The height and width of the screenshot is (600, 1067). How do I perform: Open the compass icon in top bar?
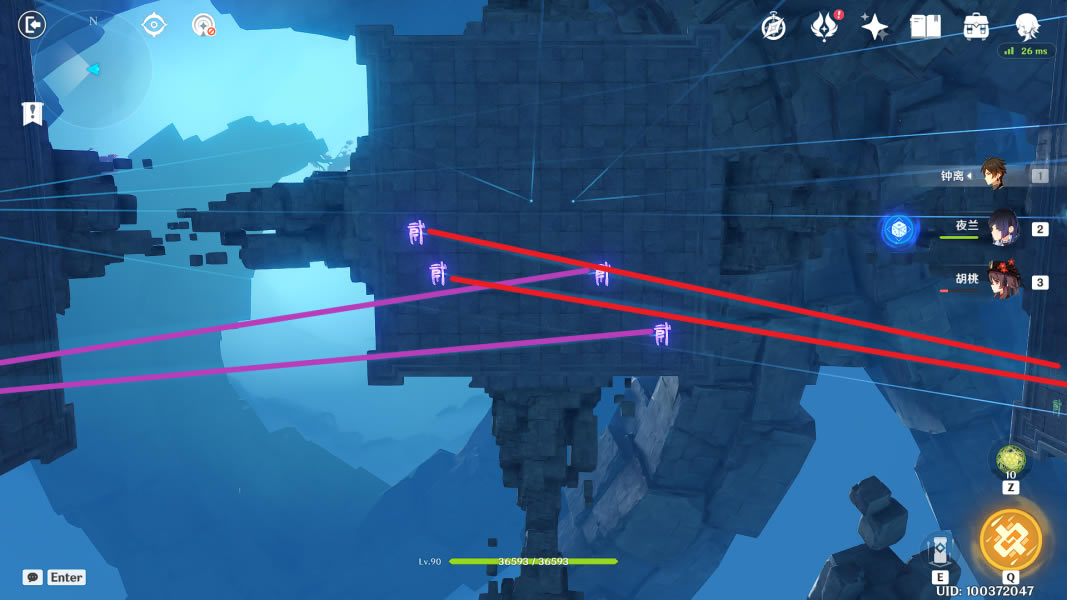[773, 27]
